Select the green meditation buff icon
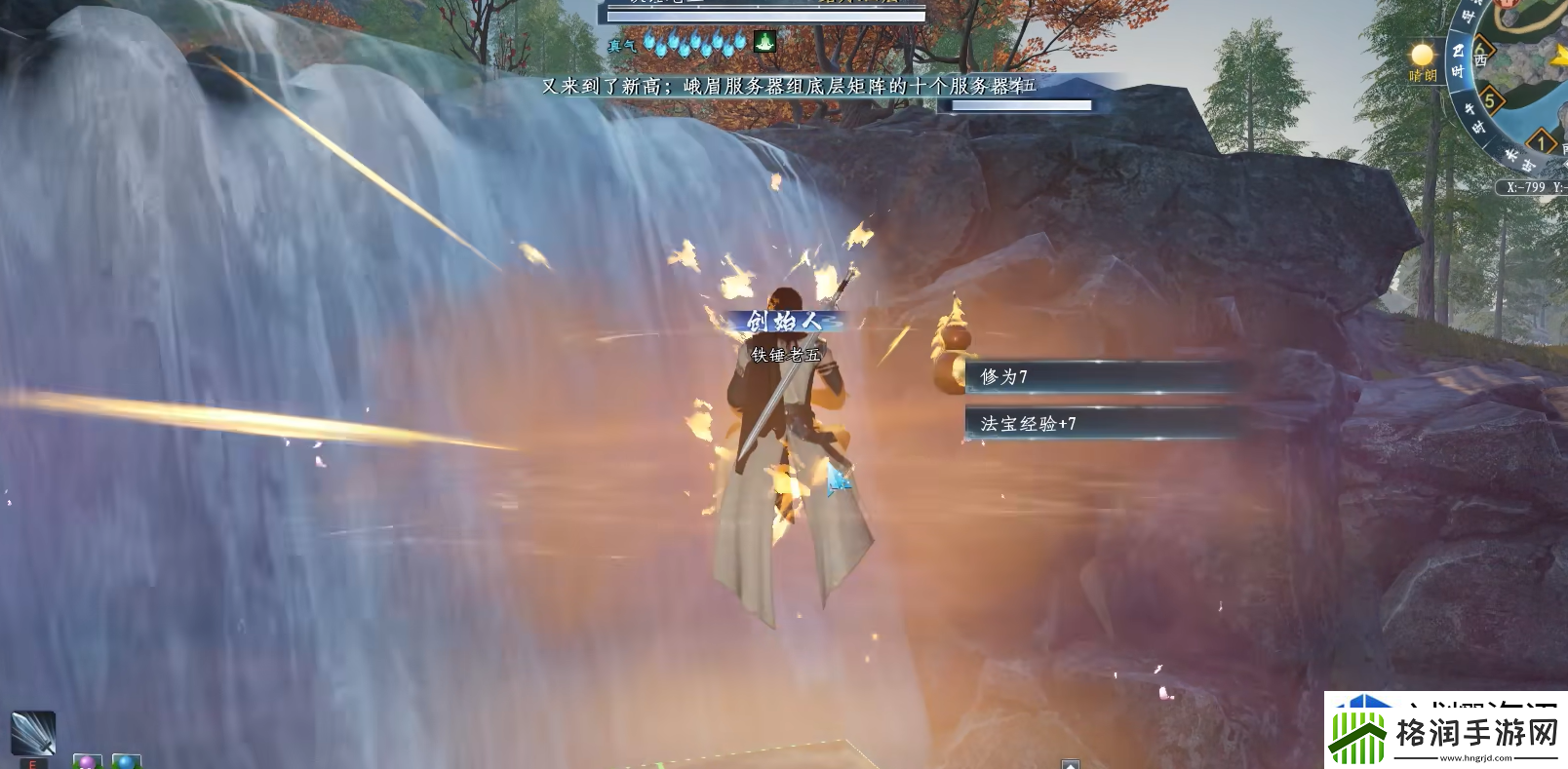The image size is (1568, 769). (764, 42)
